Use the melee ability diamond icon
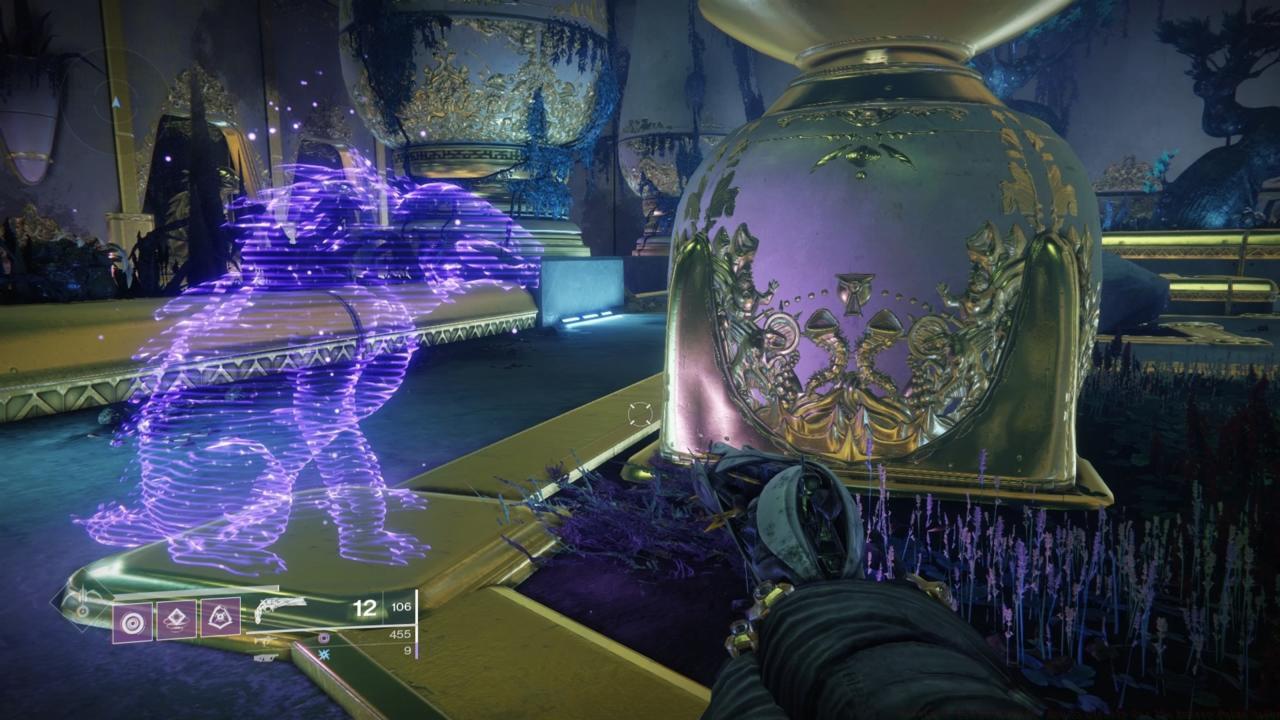The height and width of the screenshot is (720, 1280). point(176,622)
